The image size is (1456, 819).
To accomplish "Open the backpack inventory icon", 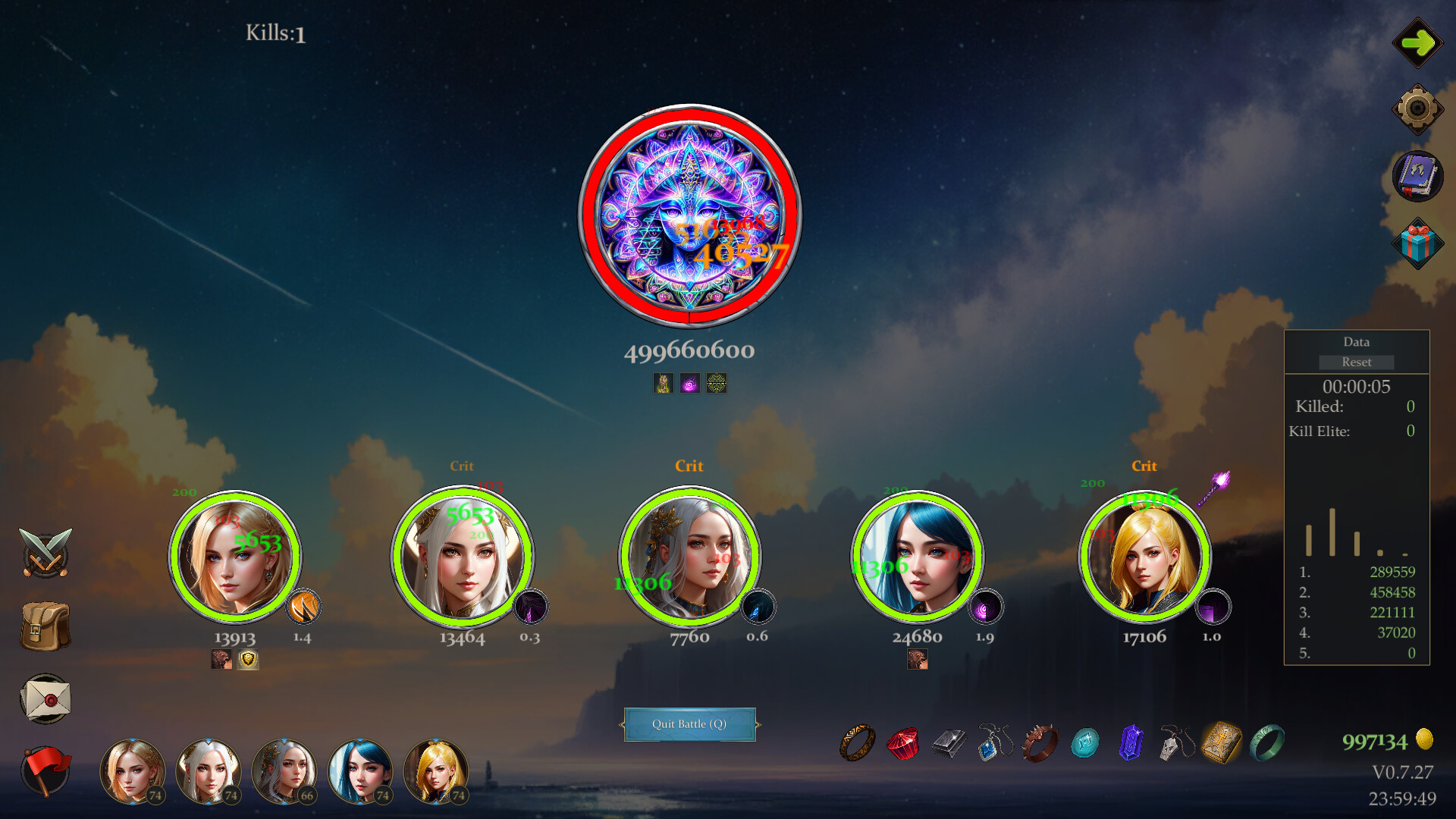I will [45, 626].
